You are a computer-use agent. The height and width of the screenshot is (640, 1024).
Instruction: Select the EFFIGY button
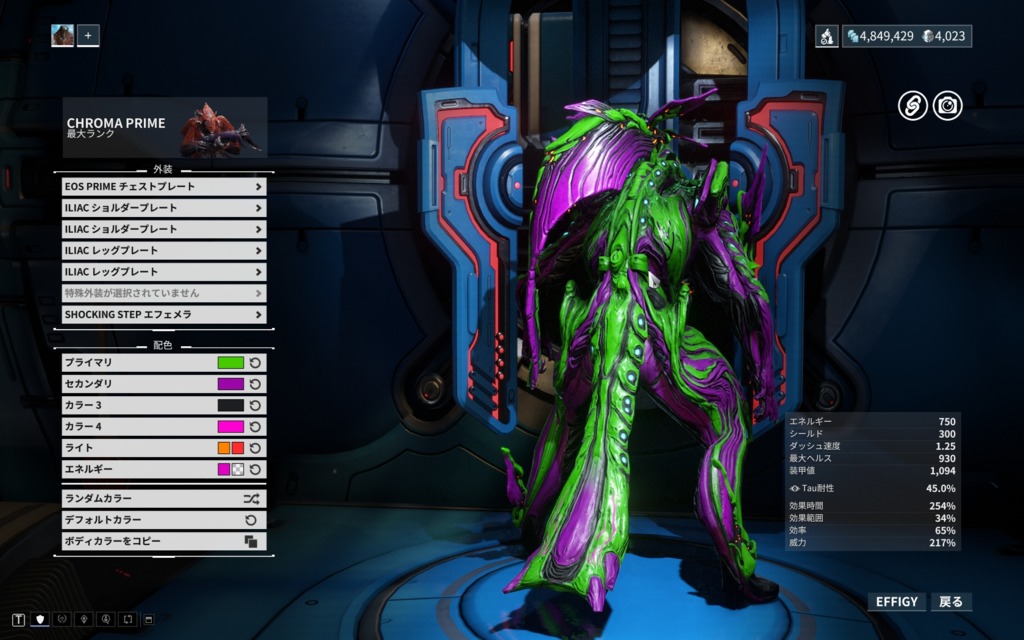click(896, 601)
